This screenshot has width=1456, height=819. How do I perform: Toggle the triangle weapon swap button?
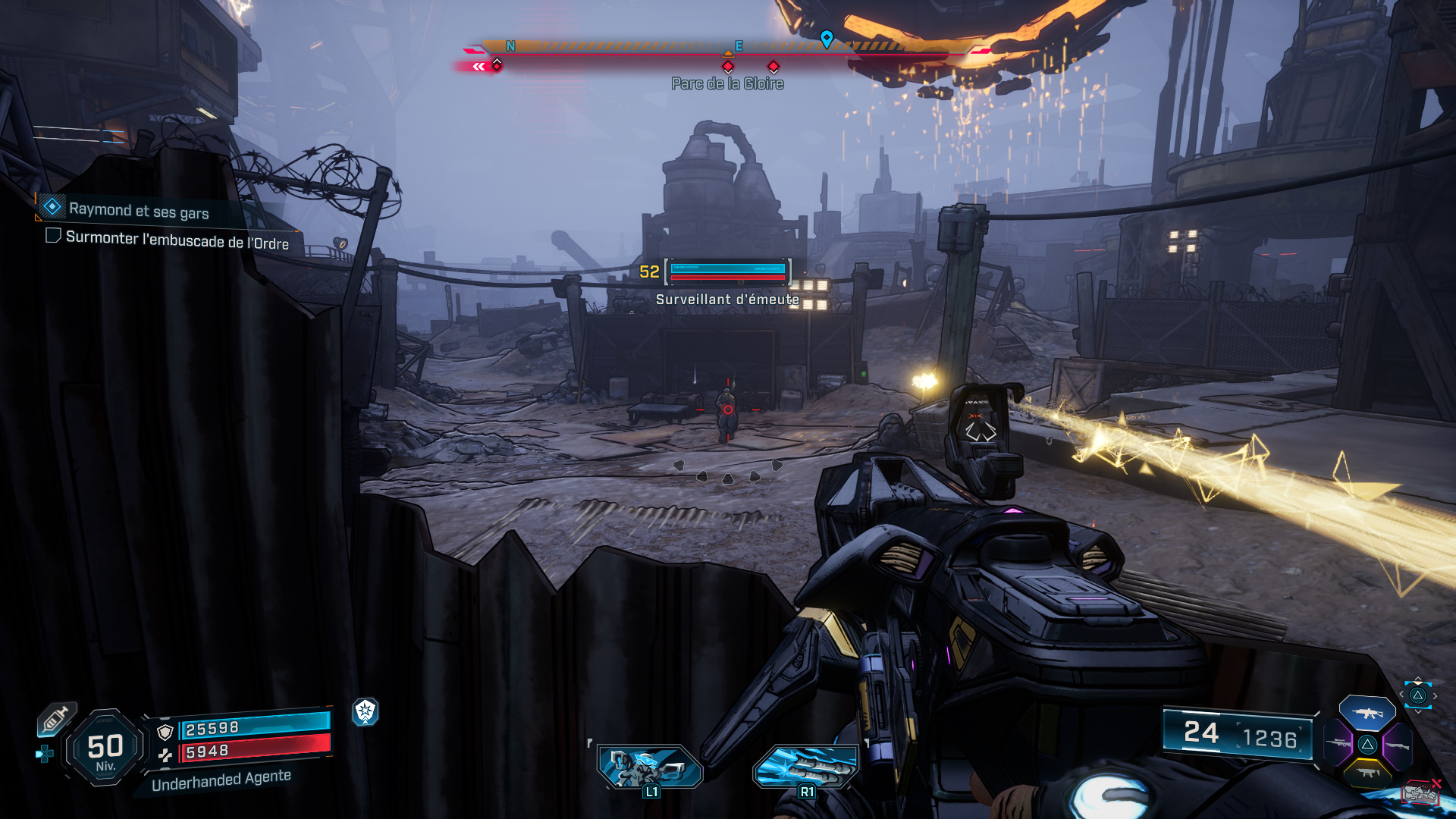(1417, 696)
